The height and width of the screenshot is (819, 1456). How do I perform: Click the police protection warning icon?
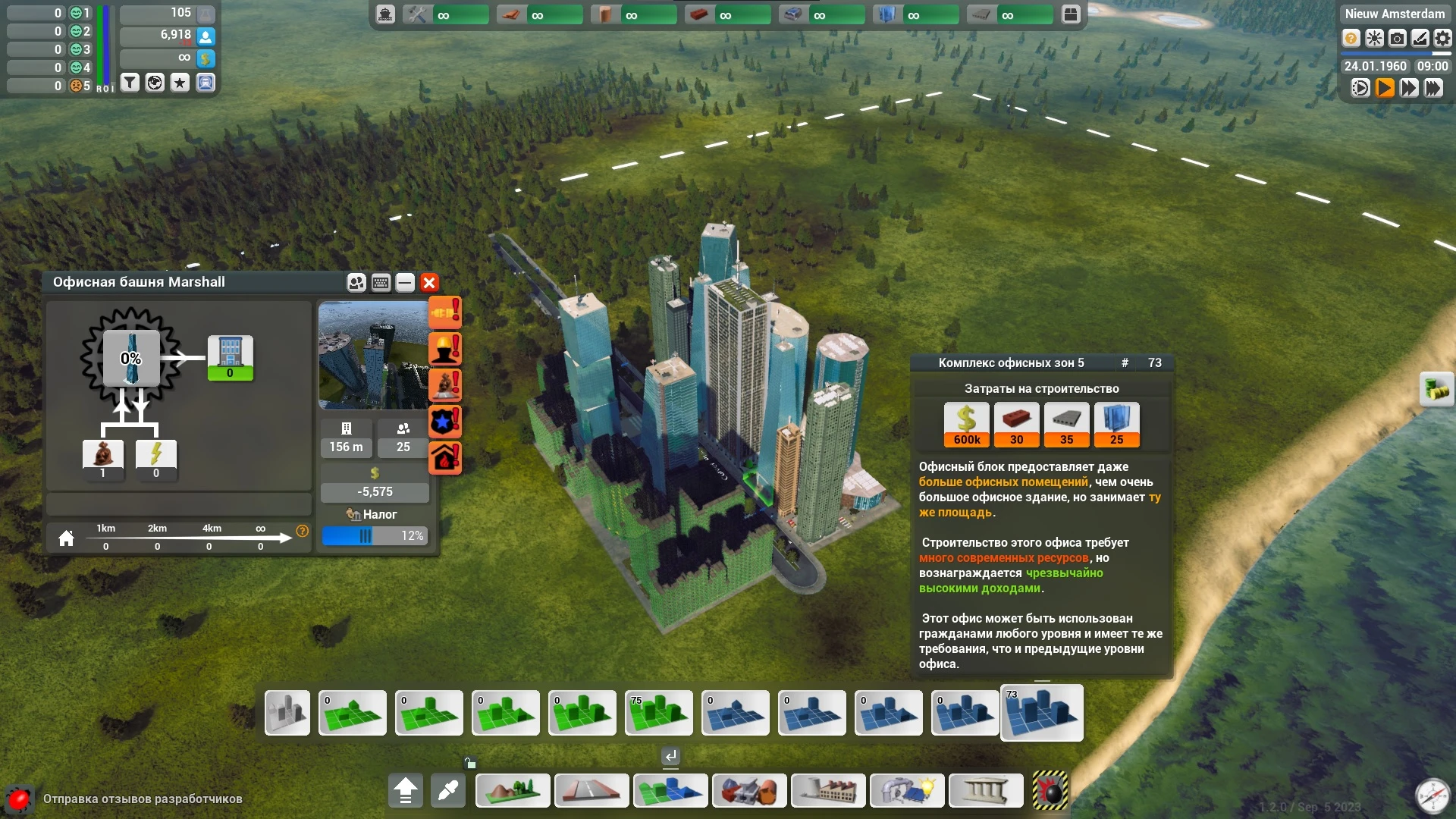[x=445, y=422]
